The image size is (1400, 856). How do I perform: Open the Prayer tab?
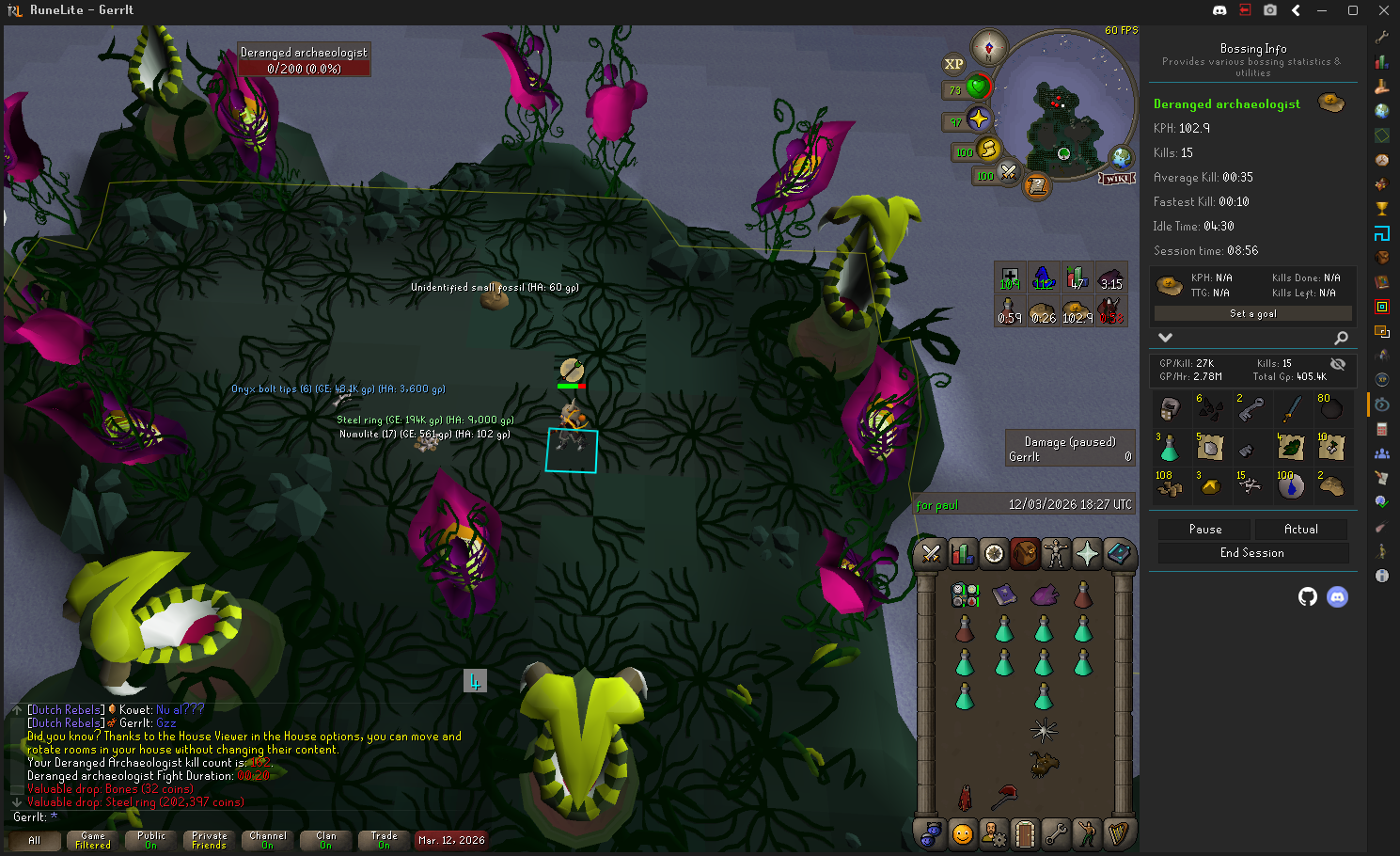click(x=1087, y=554)
